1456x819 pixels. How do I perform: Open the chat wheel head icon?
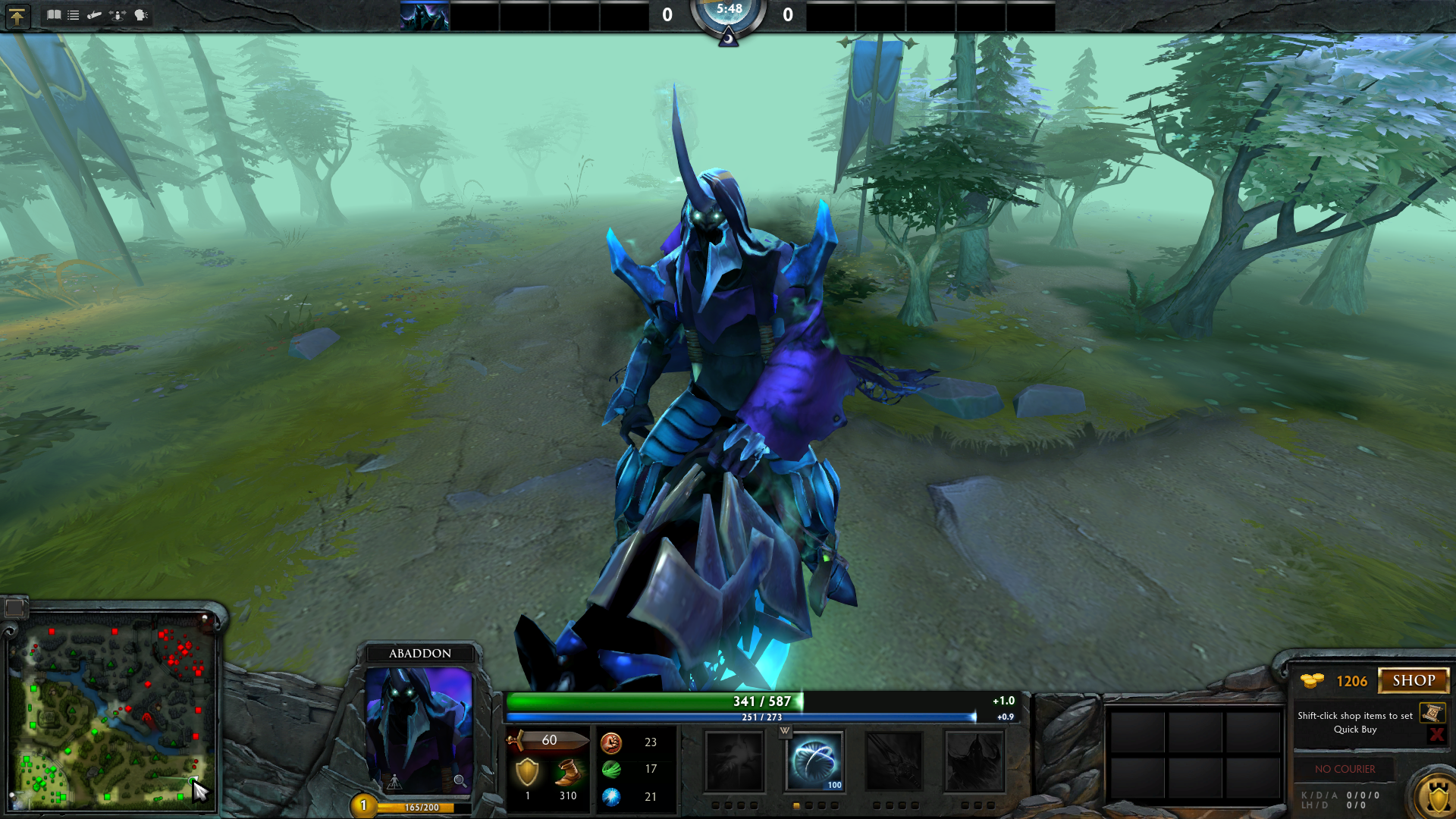coord(141,14)
